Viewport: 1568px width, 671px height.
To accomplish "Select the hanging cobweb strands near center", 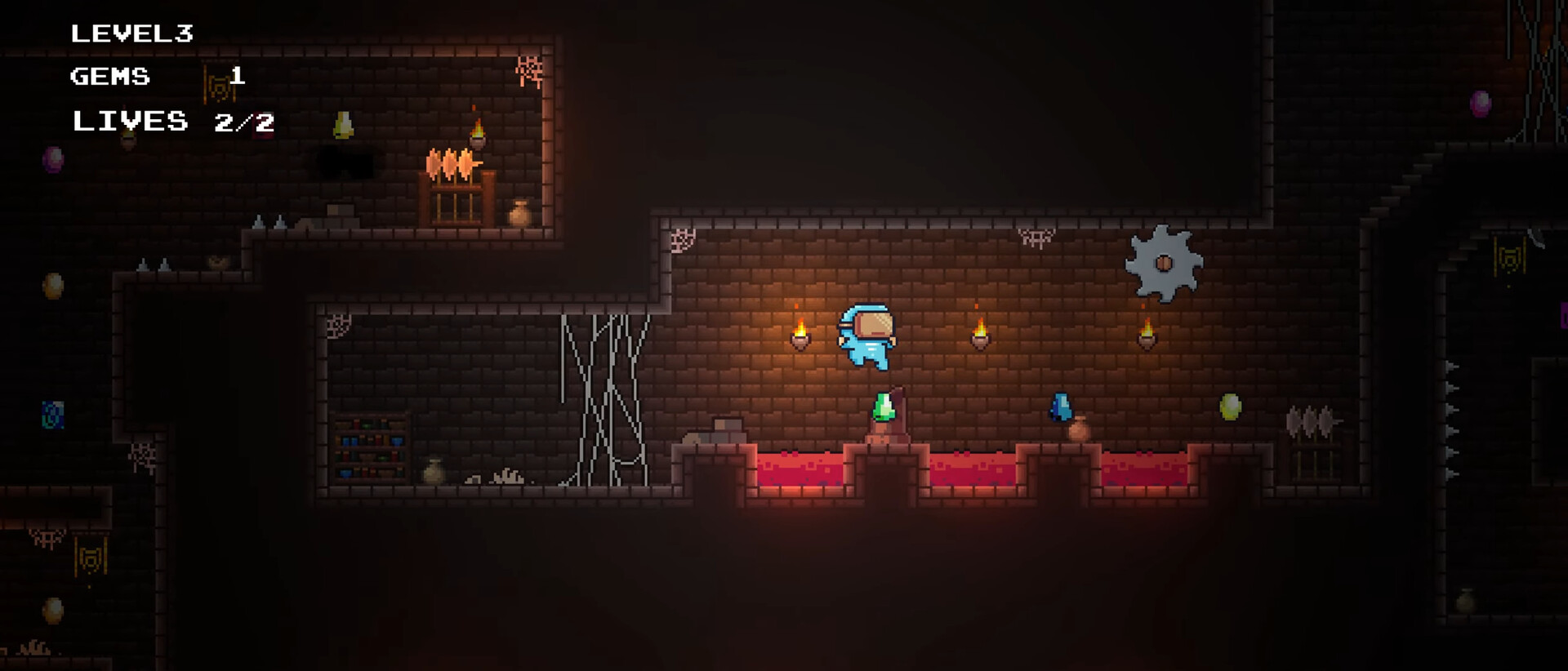I will click(x=600, y=392).
